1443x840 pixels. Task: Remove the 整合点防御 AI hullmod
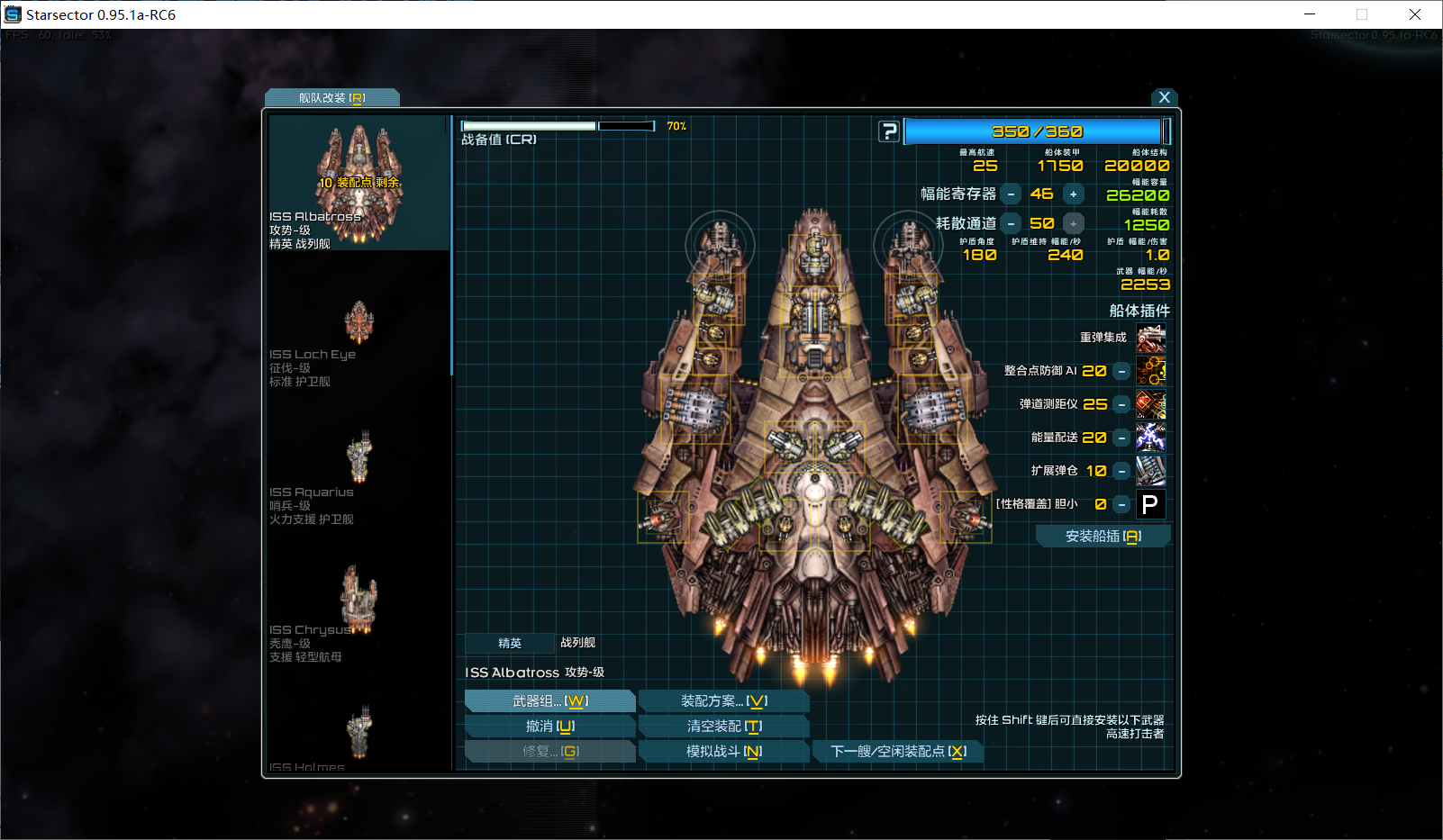point(1121,371)
